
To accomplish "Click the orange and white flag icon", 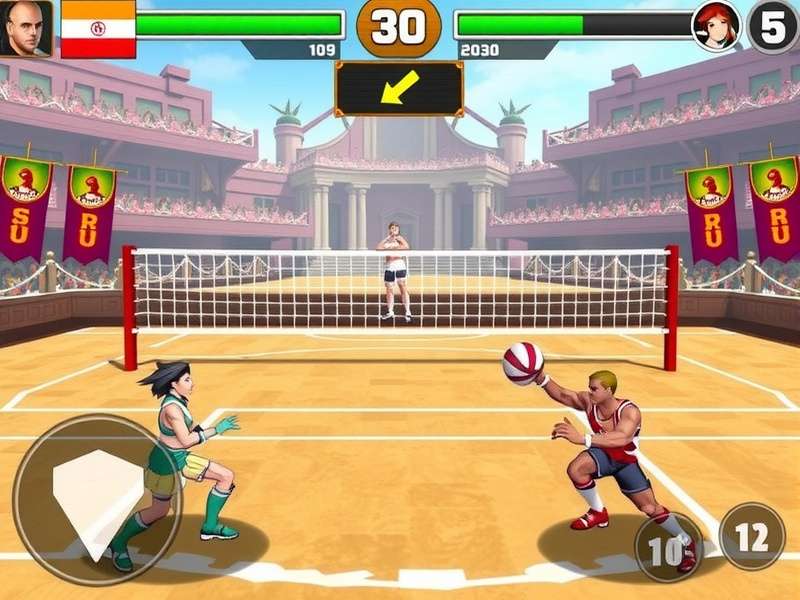I will (x=98, y=28).
